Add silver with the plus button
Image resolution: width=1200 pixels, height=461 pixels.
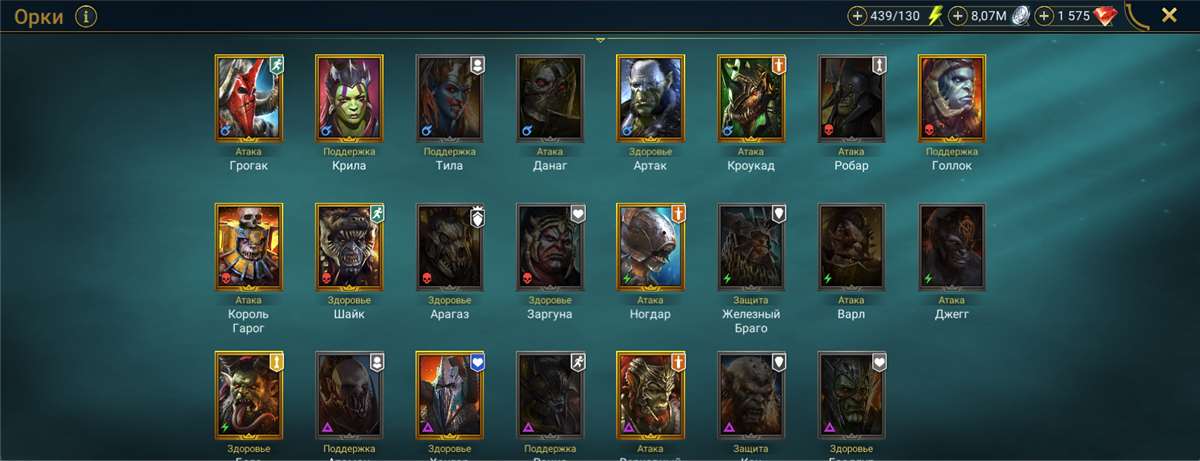click(x=958, y=16)
